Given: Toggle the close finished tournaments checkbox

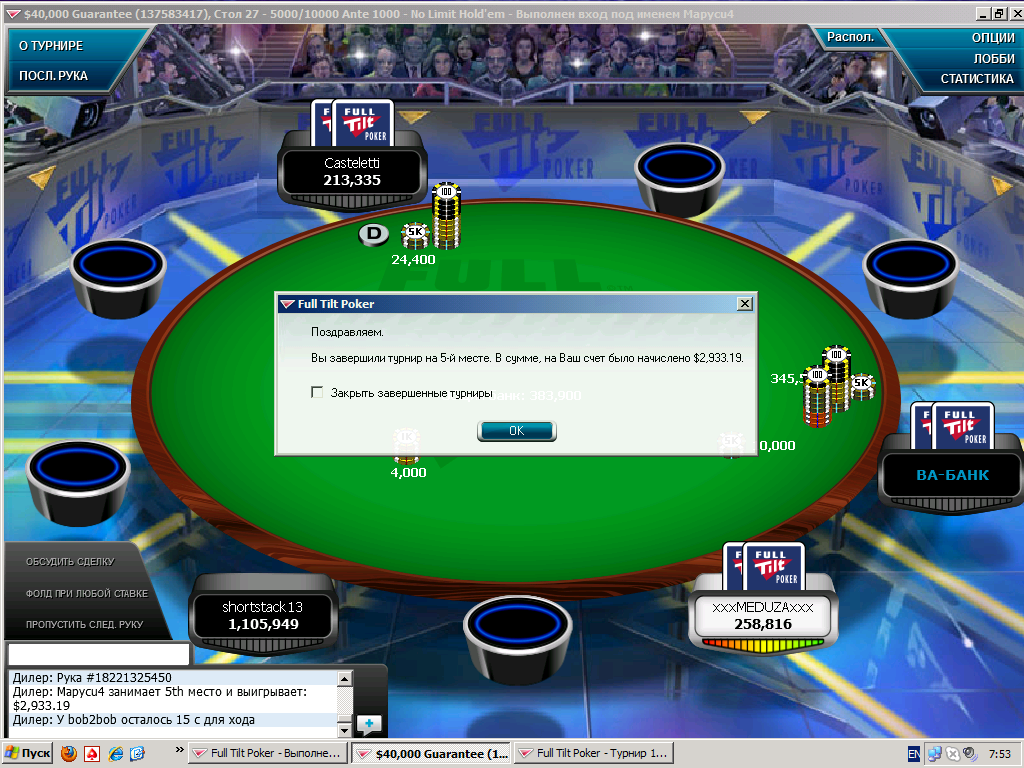Looking at the screenshot, I should click(x=318, y=393).
